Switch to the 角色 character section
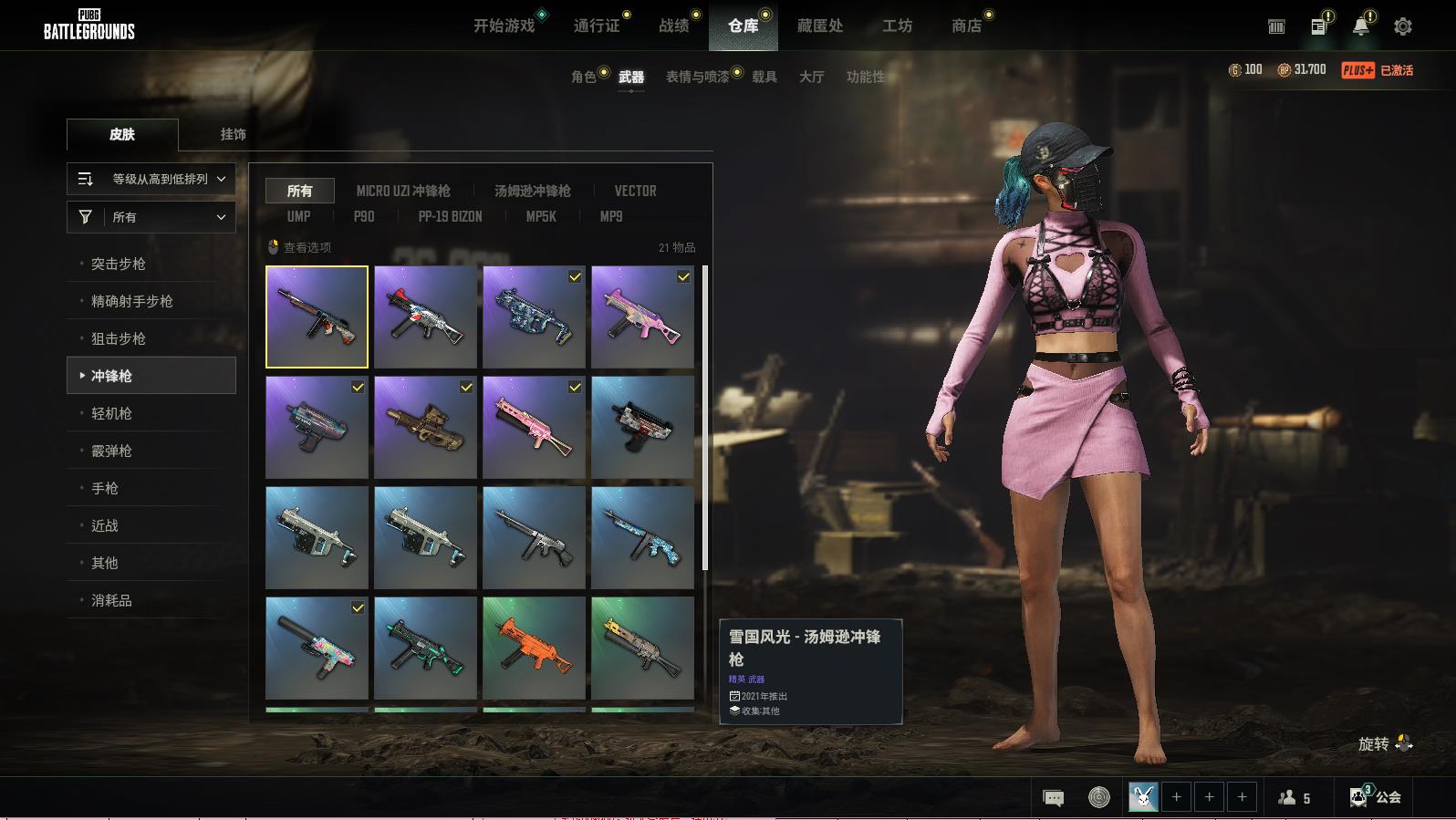Image resolution: width=1456 pixels, height=820 pixels. 584,77
